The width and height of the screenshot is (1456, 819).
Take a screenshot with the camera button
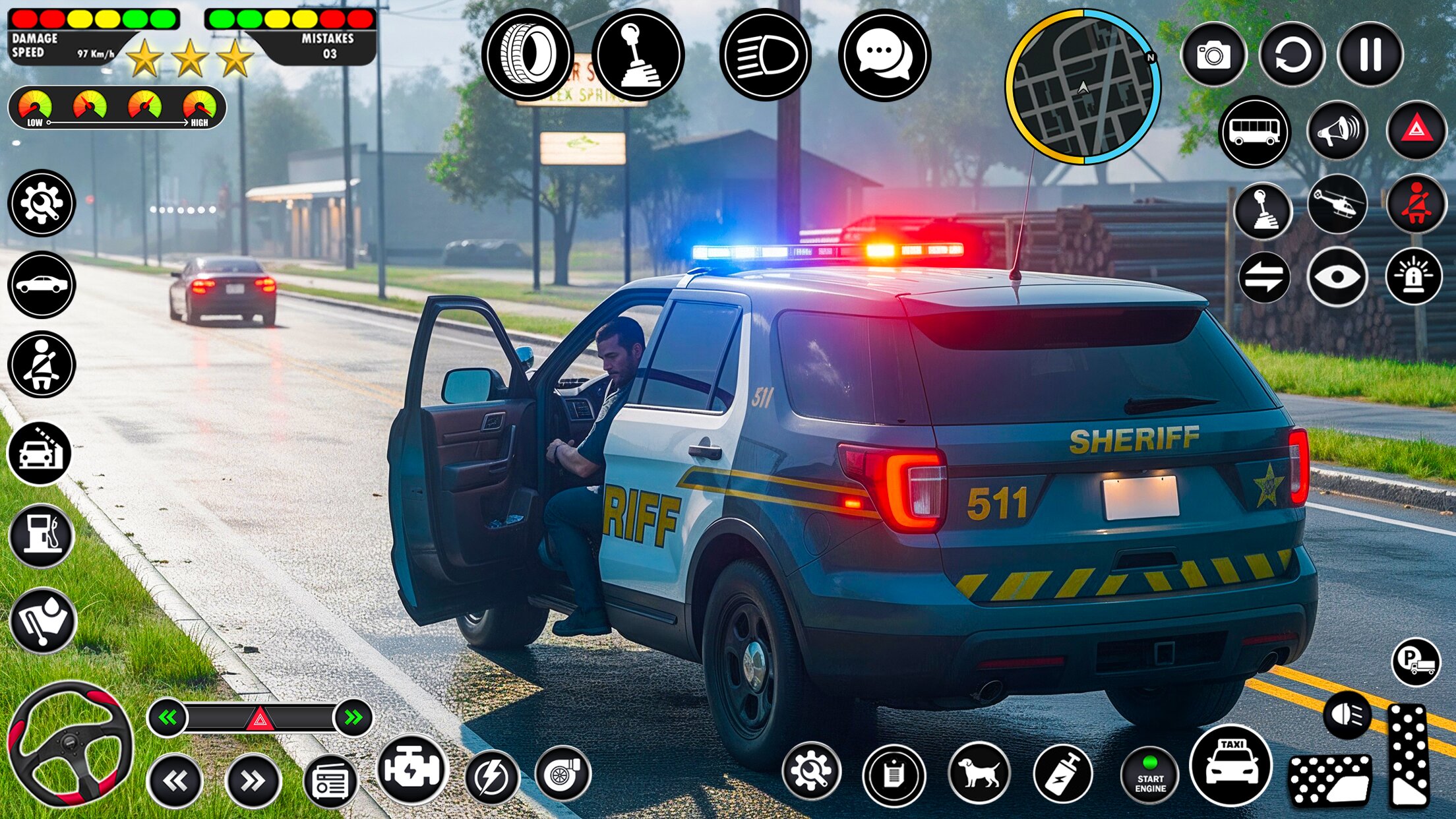[1213, 55]
